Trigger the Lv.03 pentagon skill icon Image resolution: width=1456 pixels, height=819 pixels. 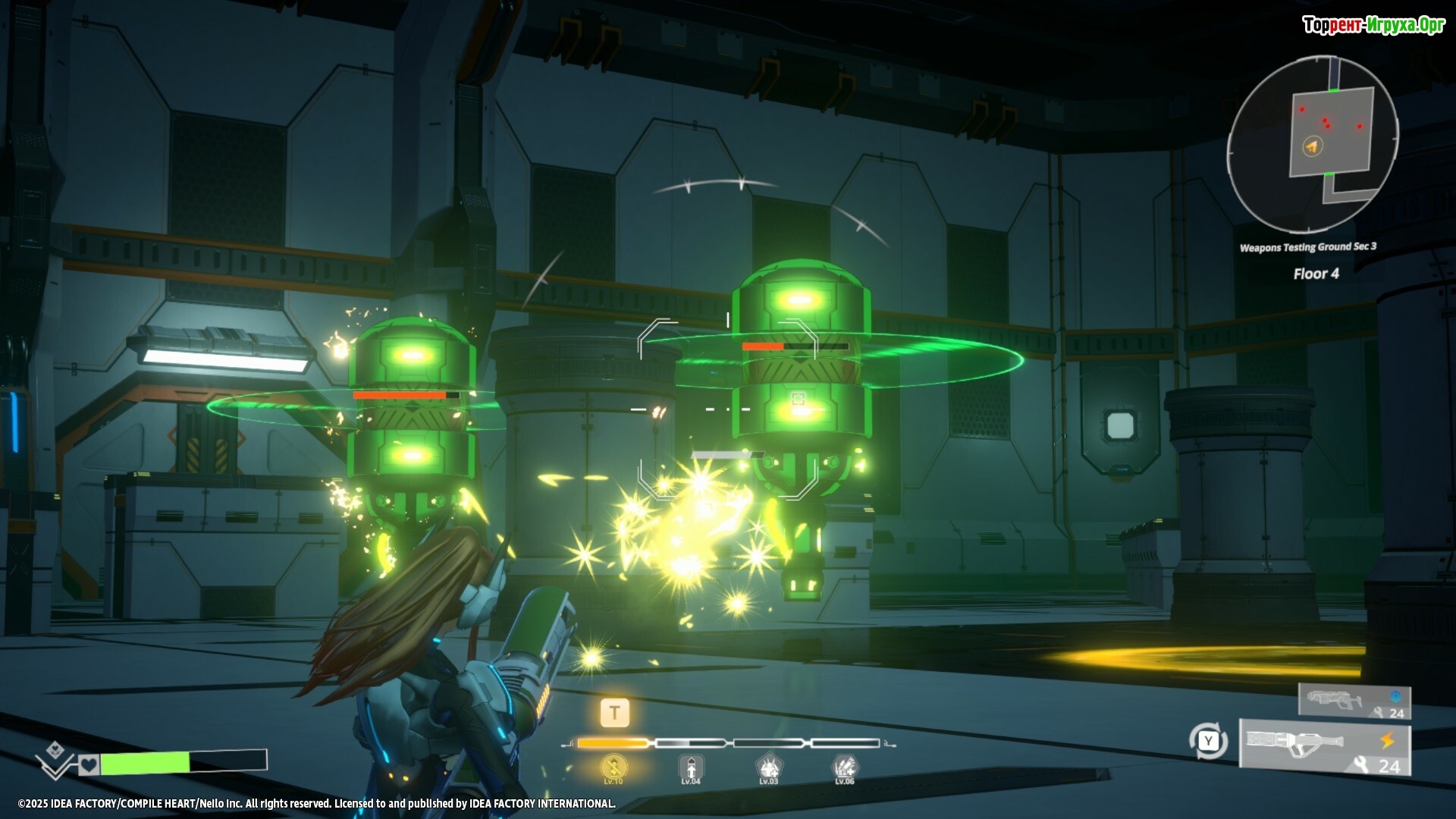click(768, 768)
